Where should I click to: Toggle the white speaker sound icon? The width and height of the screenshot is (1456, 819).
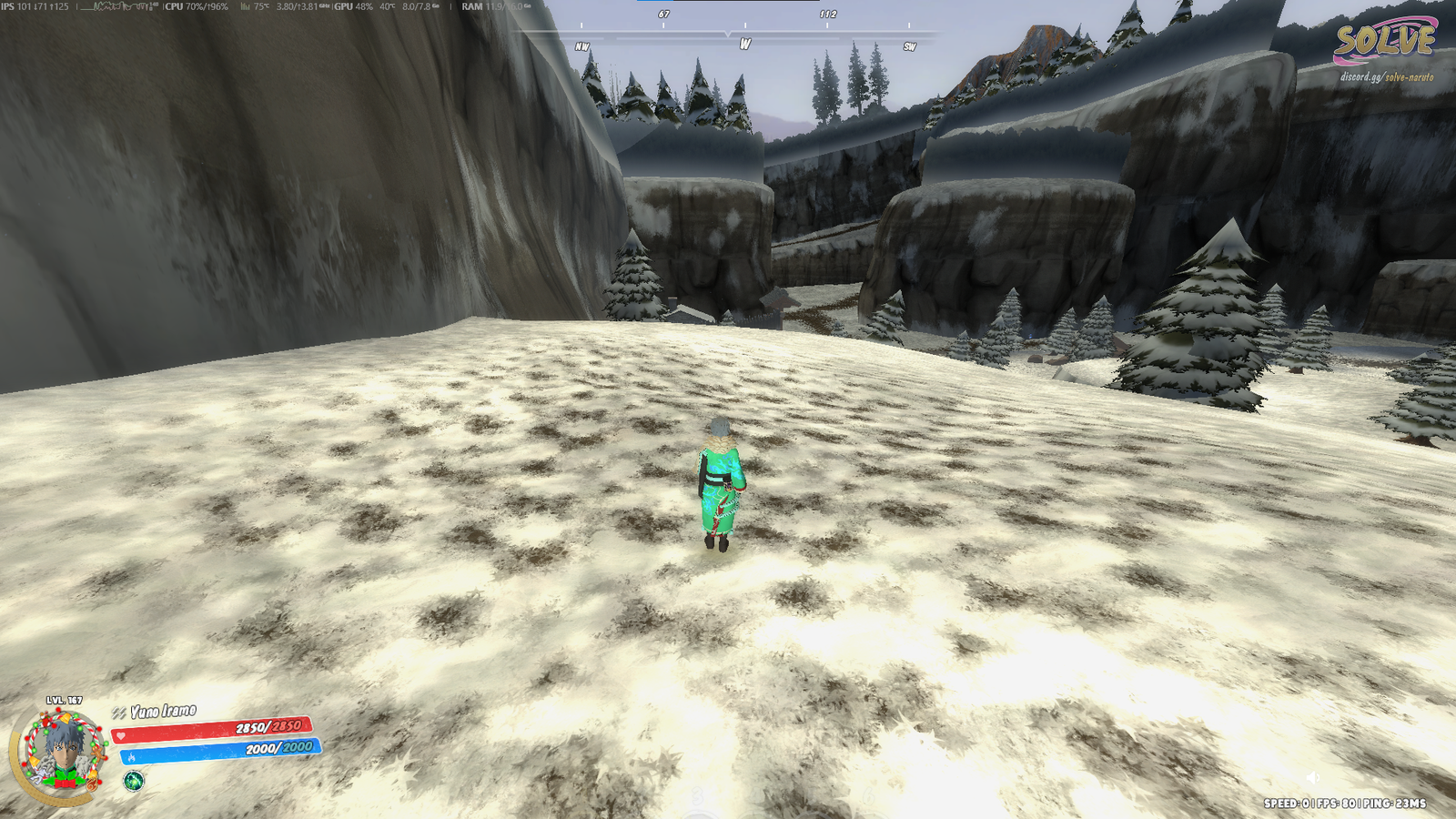tap(1312, 777)
